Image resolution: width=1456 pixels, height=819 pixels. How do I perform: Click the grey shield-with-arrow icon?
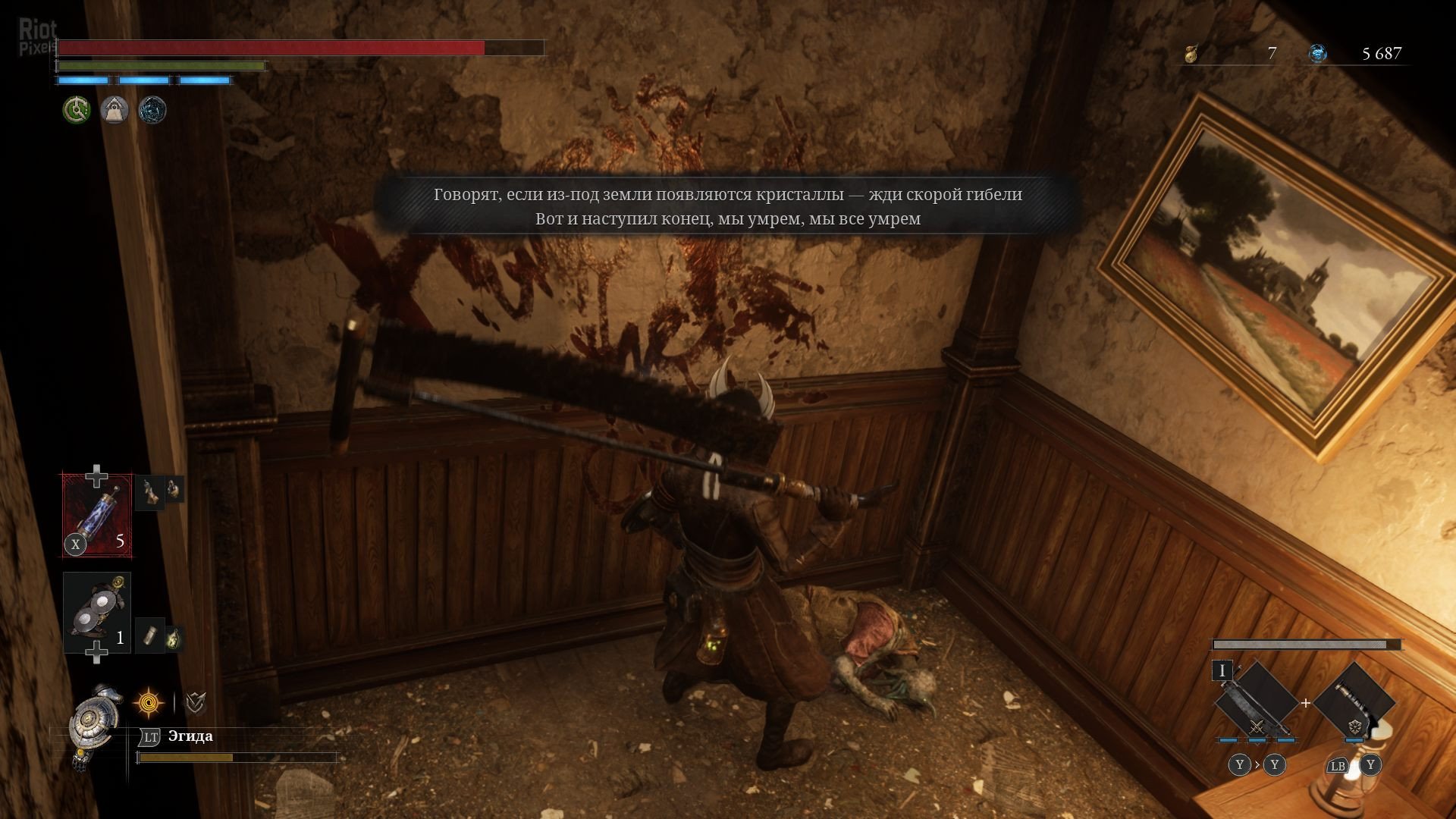click(196, 704)
